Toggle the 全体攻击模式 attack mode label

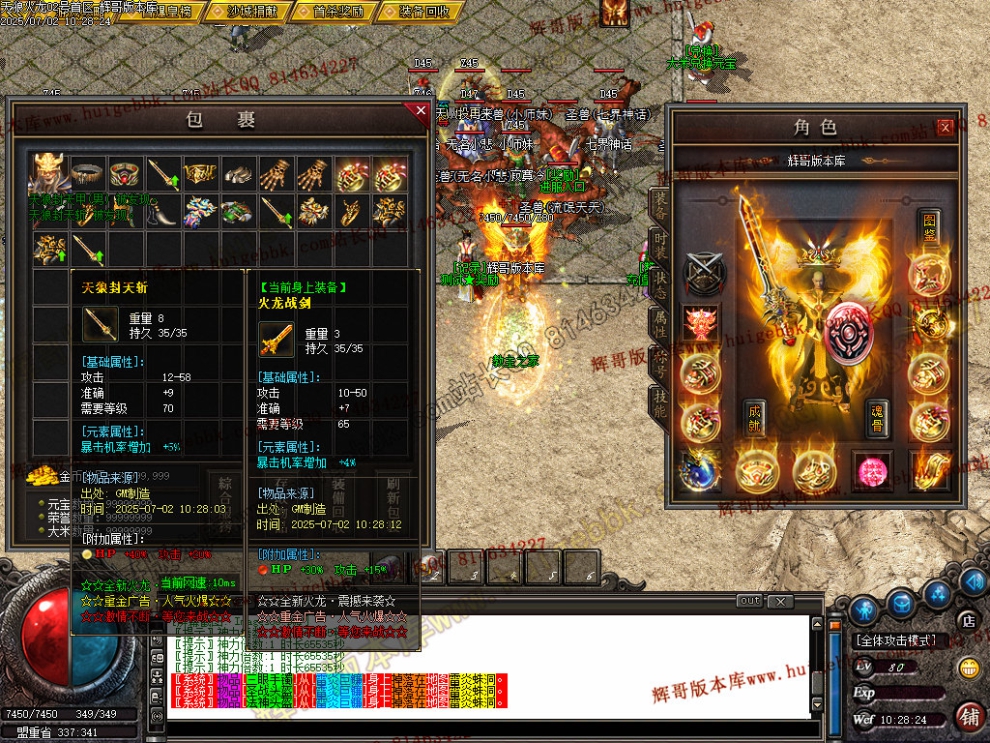895,640
